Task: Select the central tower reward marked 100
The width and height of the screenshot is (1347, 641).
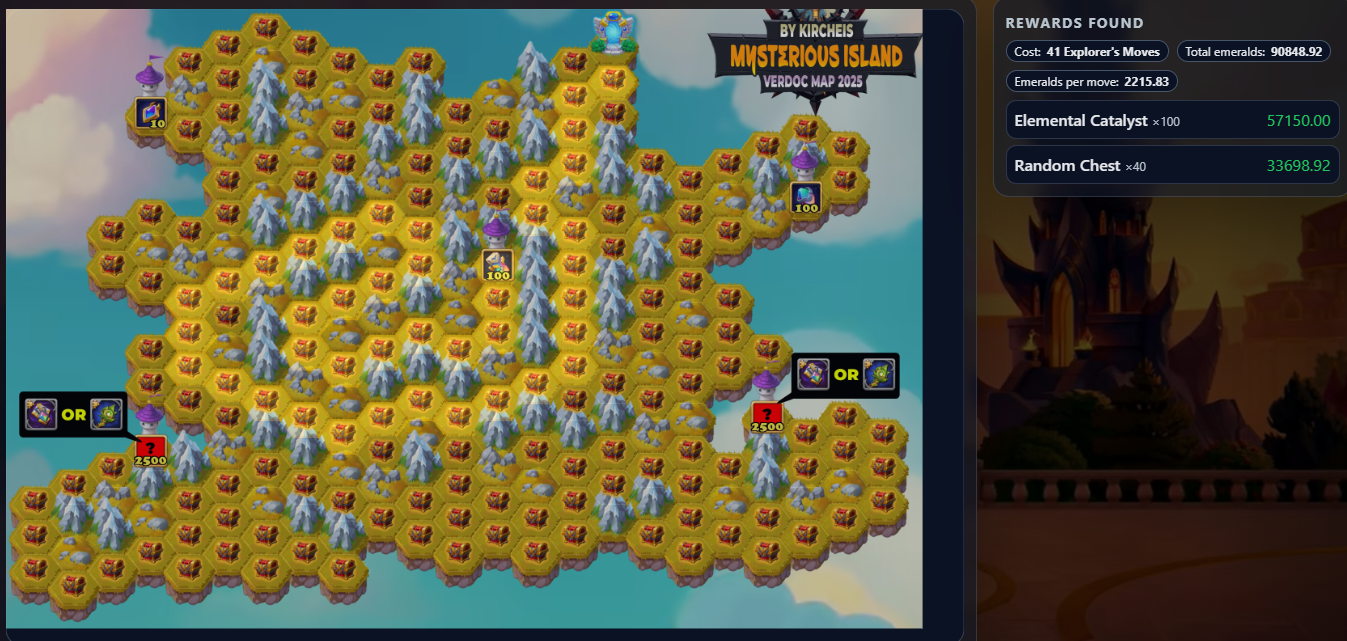Action: point(497,265)
